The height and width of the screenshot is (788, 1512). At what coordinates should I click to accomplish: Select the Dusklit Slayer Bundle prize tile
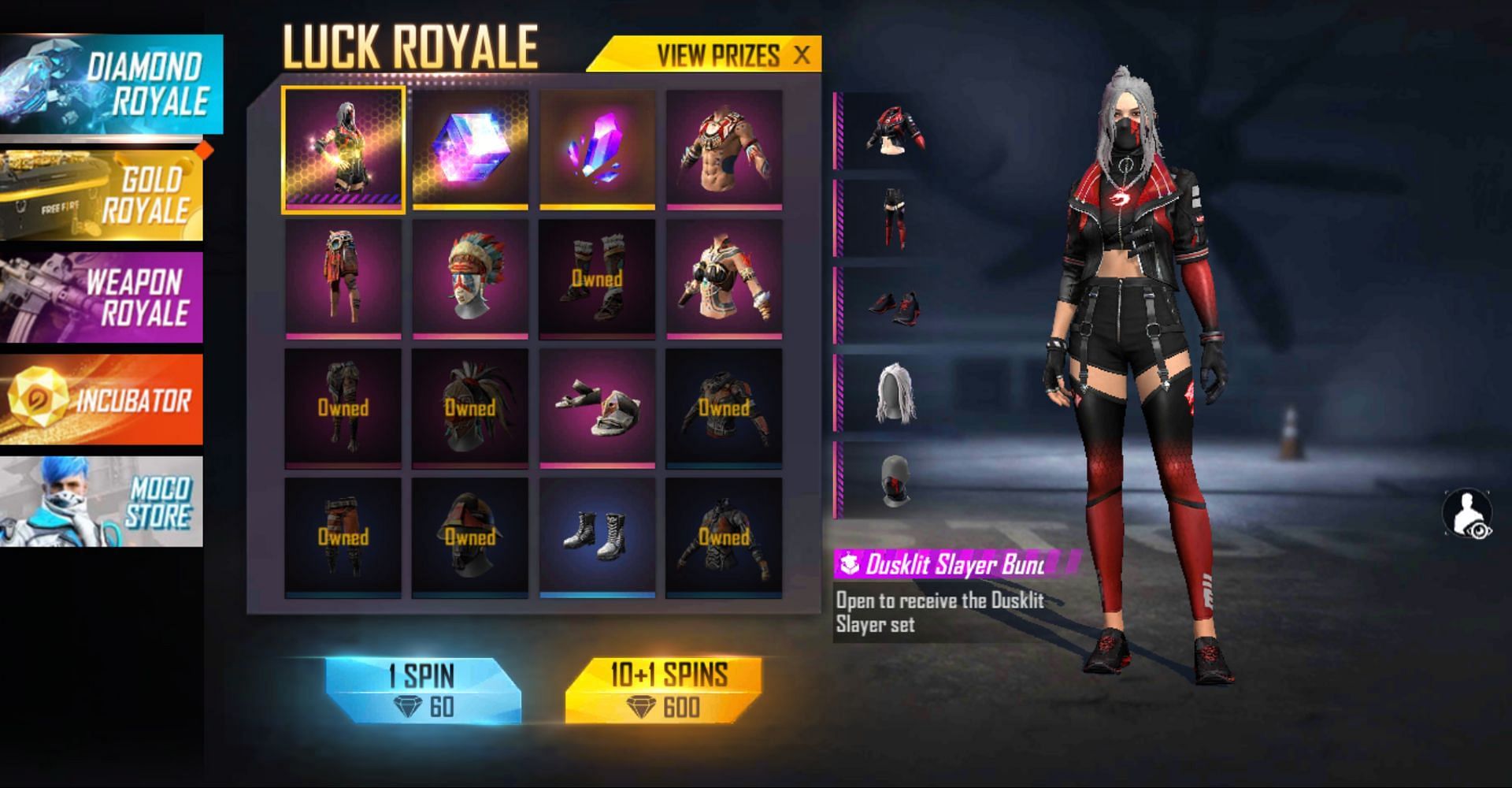343,150
